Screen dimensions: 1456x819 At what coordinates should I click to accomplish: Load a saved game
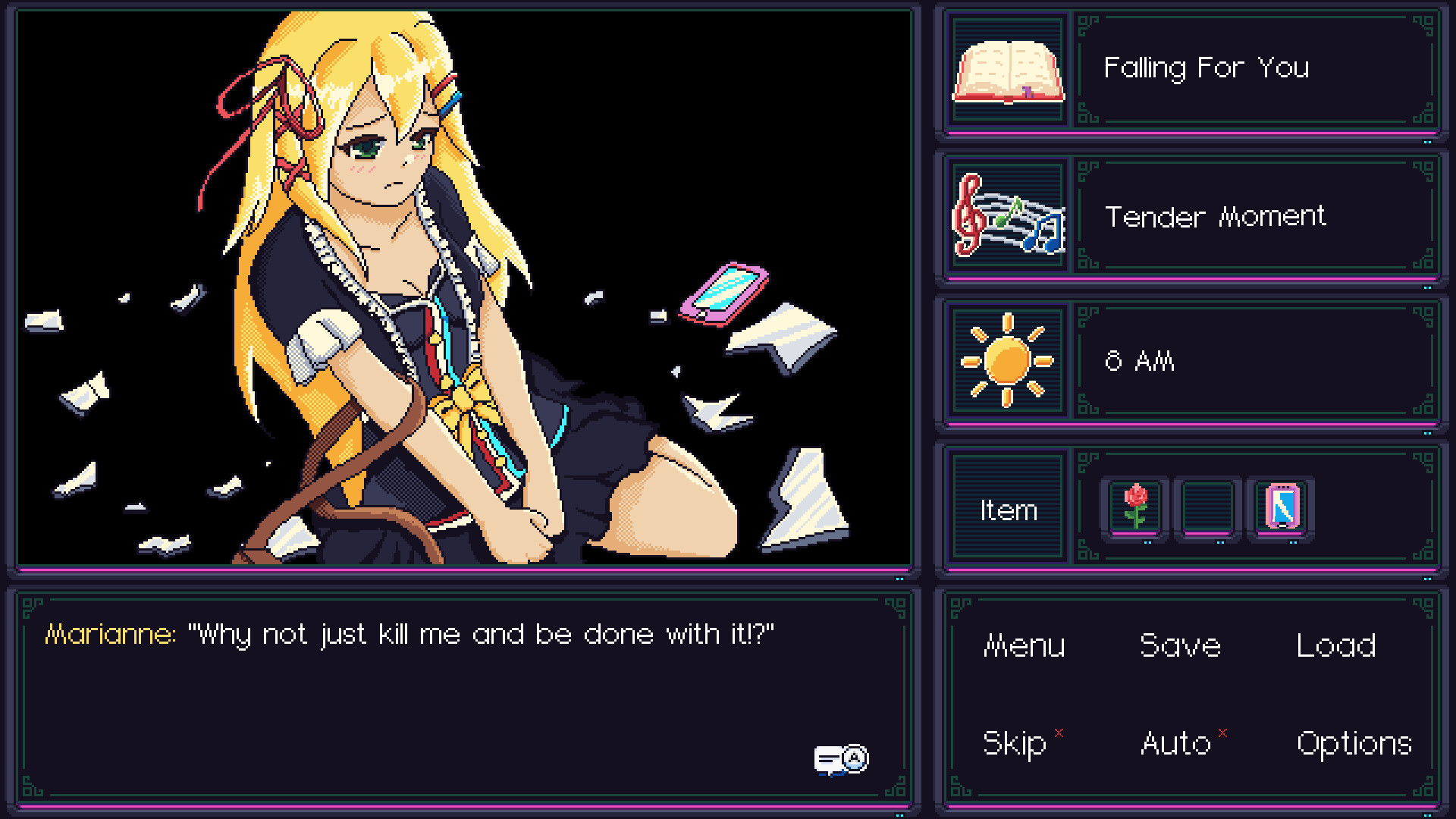1336,647
